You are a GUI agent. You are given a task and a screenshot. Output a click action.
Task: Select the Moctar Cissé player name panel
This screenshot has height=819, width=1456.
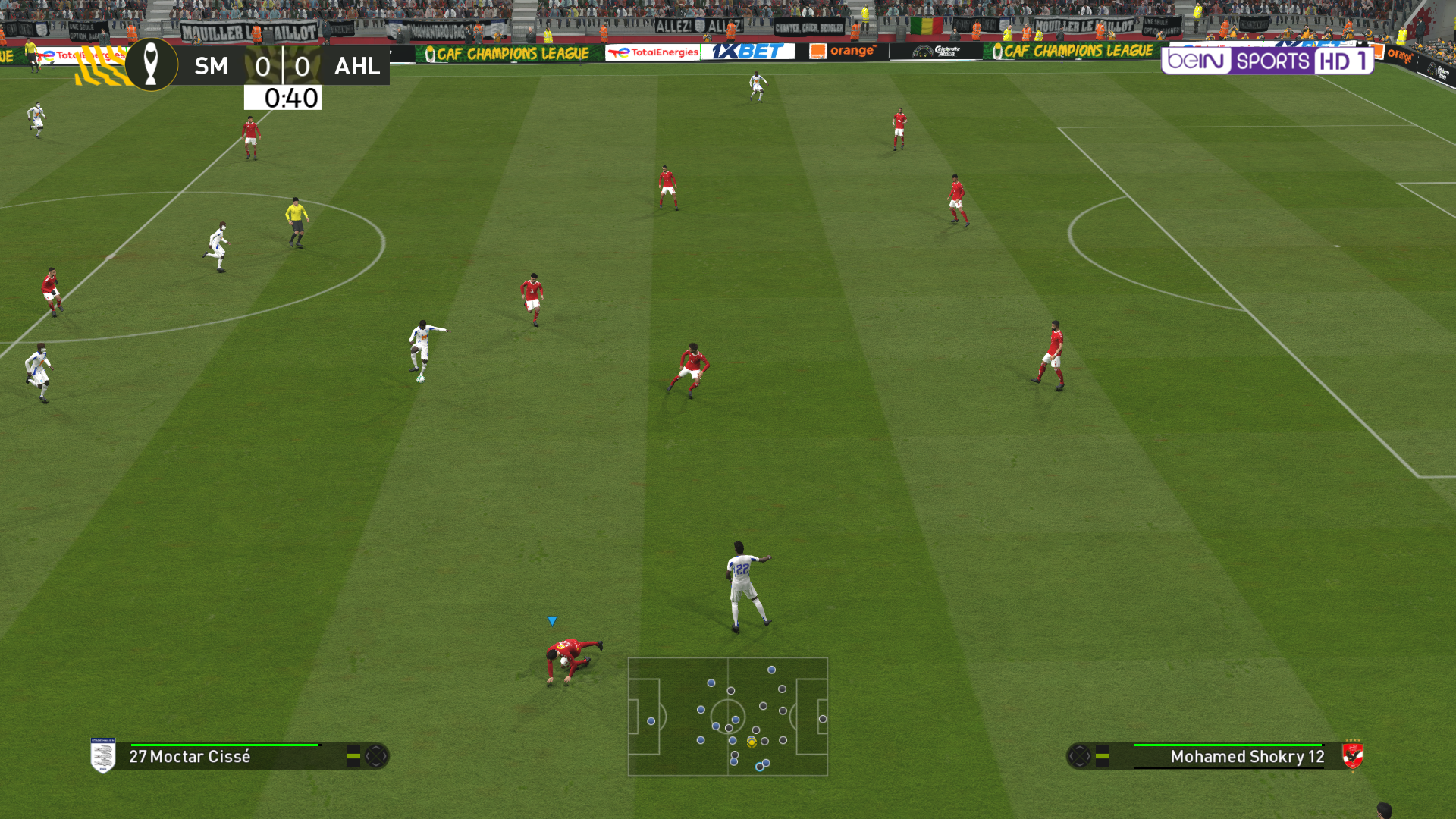(190, 756)
